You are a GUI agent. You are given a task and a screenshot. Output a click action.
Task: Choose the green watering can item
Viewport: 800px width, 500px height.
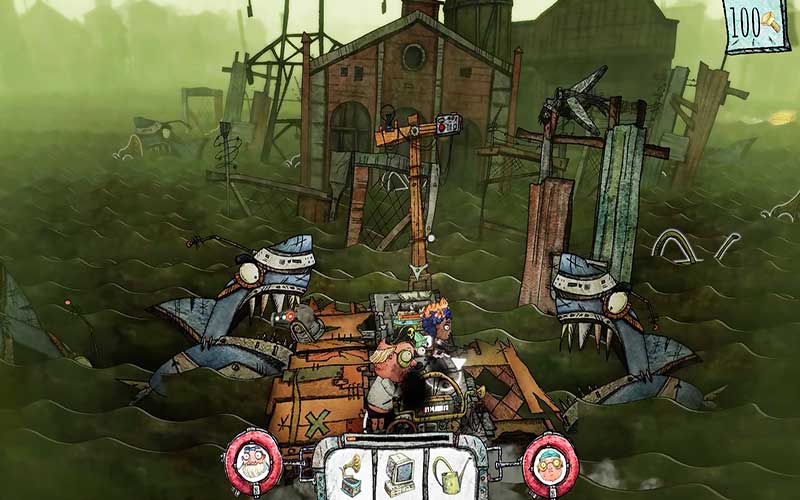(449, 472)
